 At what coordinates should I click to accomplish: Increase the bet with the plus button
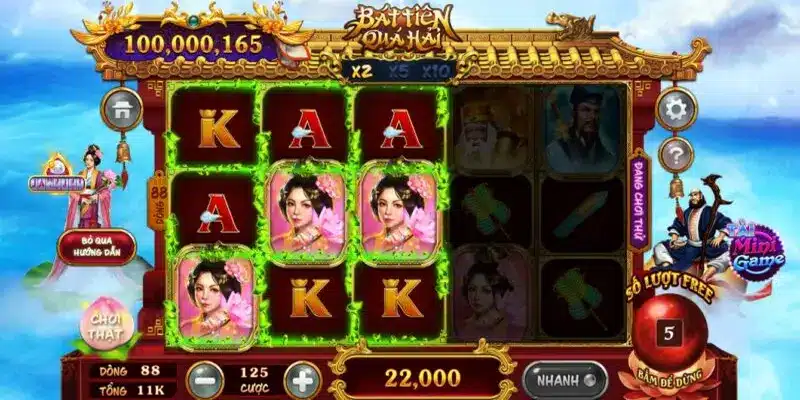pyautogui.click(x=302, y=381)
